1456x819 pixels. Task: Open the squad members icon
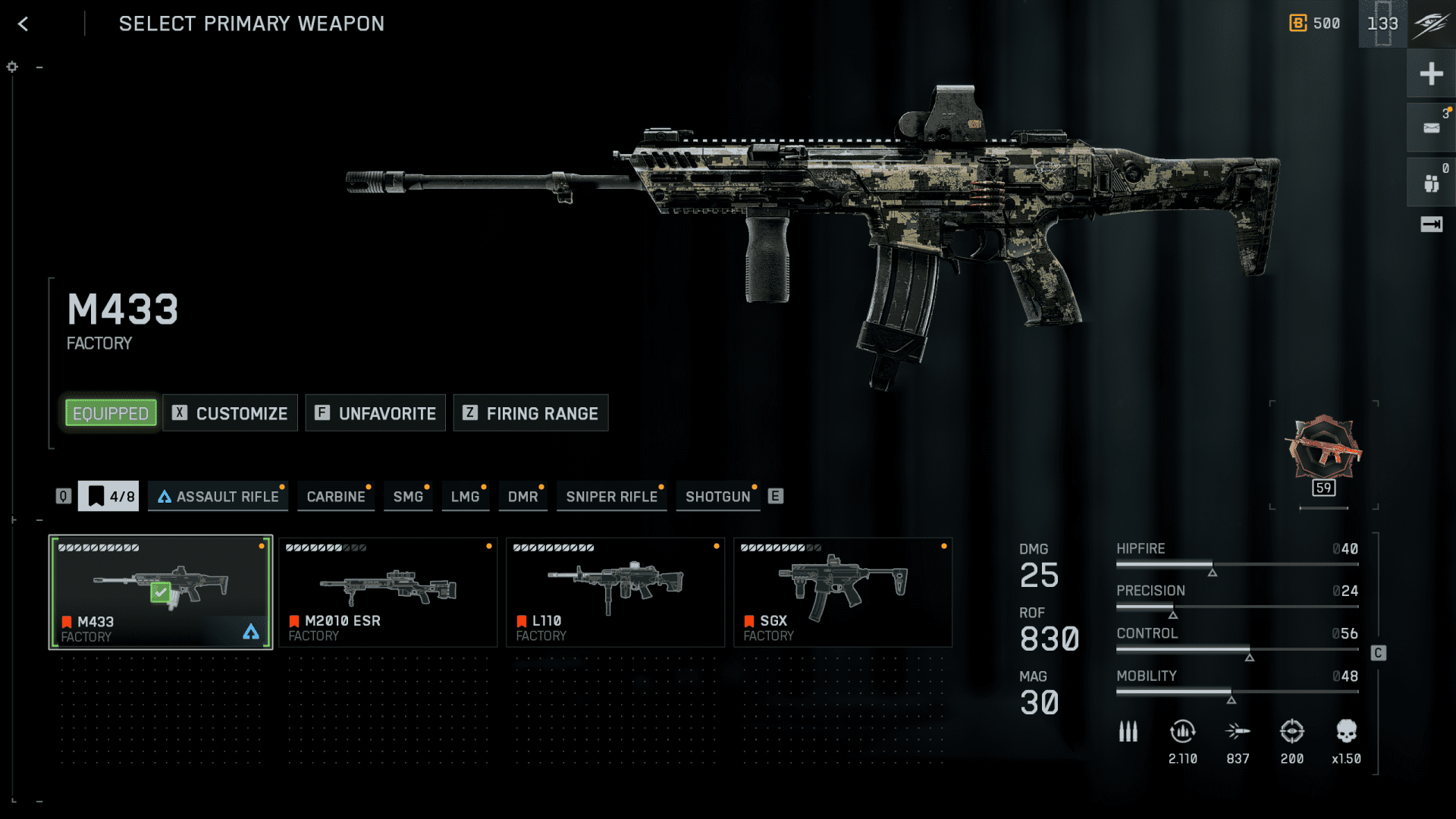pyautogui.click(x=1431, y=183)
